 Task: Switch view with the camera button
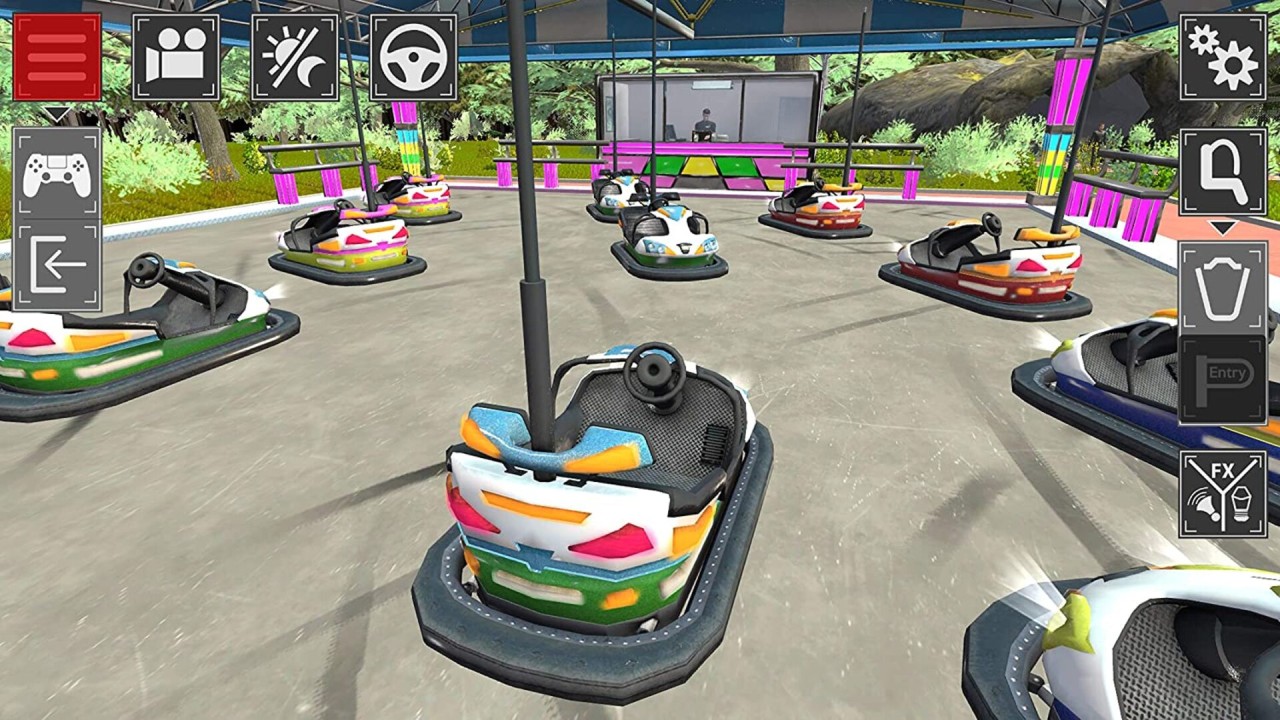pos(176,57)
